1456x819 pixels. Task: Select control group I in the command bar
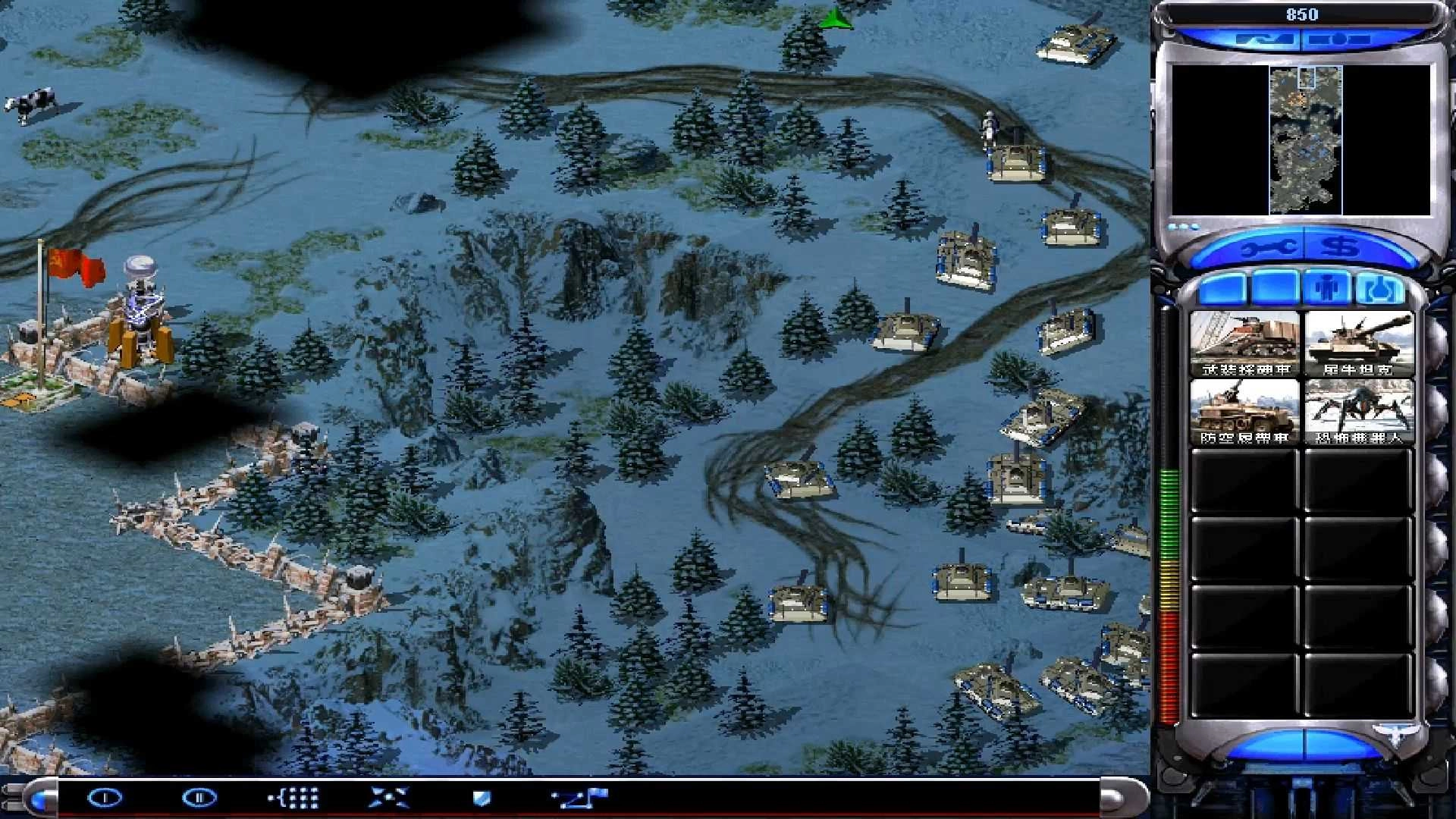click(105, 798)
